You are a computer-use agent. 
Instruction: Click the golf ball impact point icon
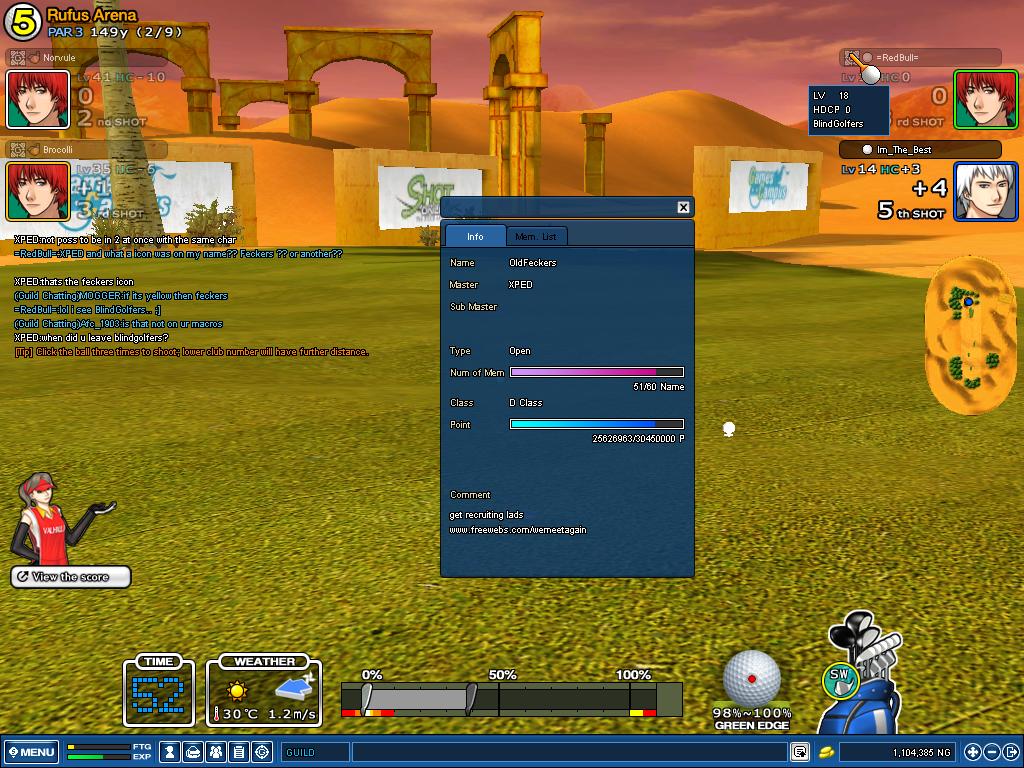coord(752,678)
